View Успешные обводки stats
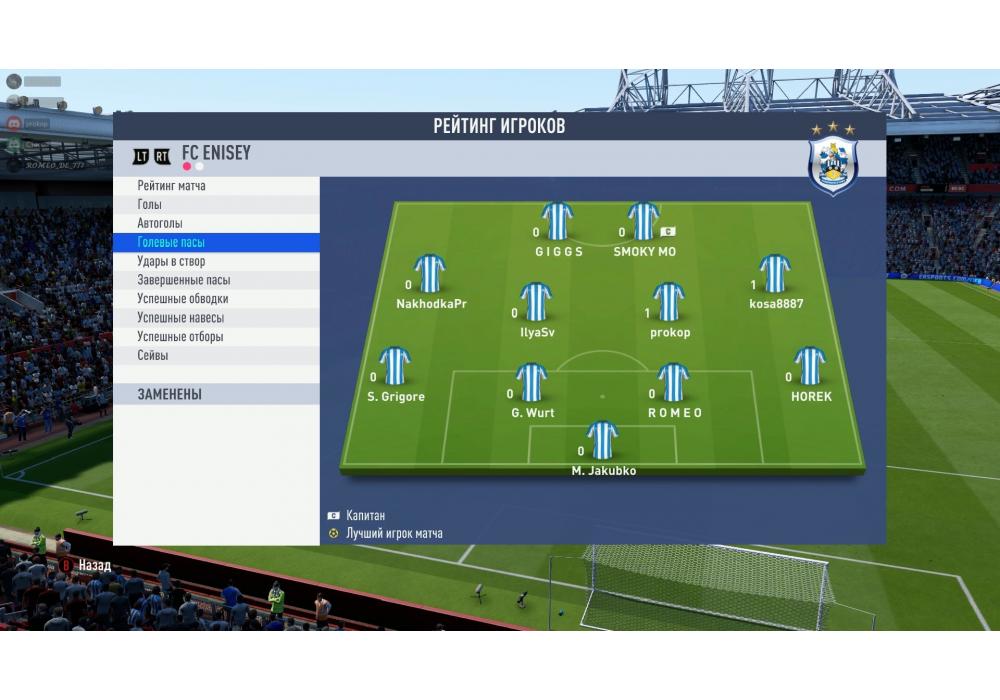The width and height of the screenshot is (1000, 700). (x=183, y=299)
